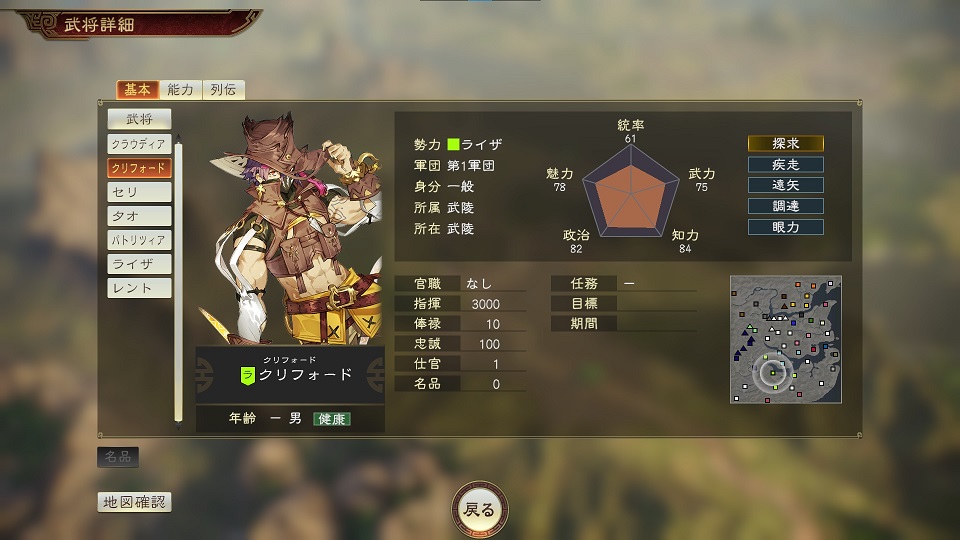Open the 名品 items button
The image size is (960, 540).
[118, 457]
